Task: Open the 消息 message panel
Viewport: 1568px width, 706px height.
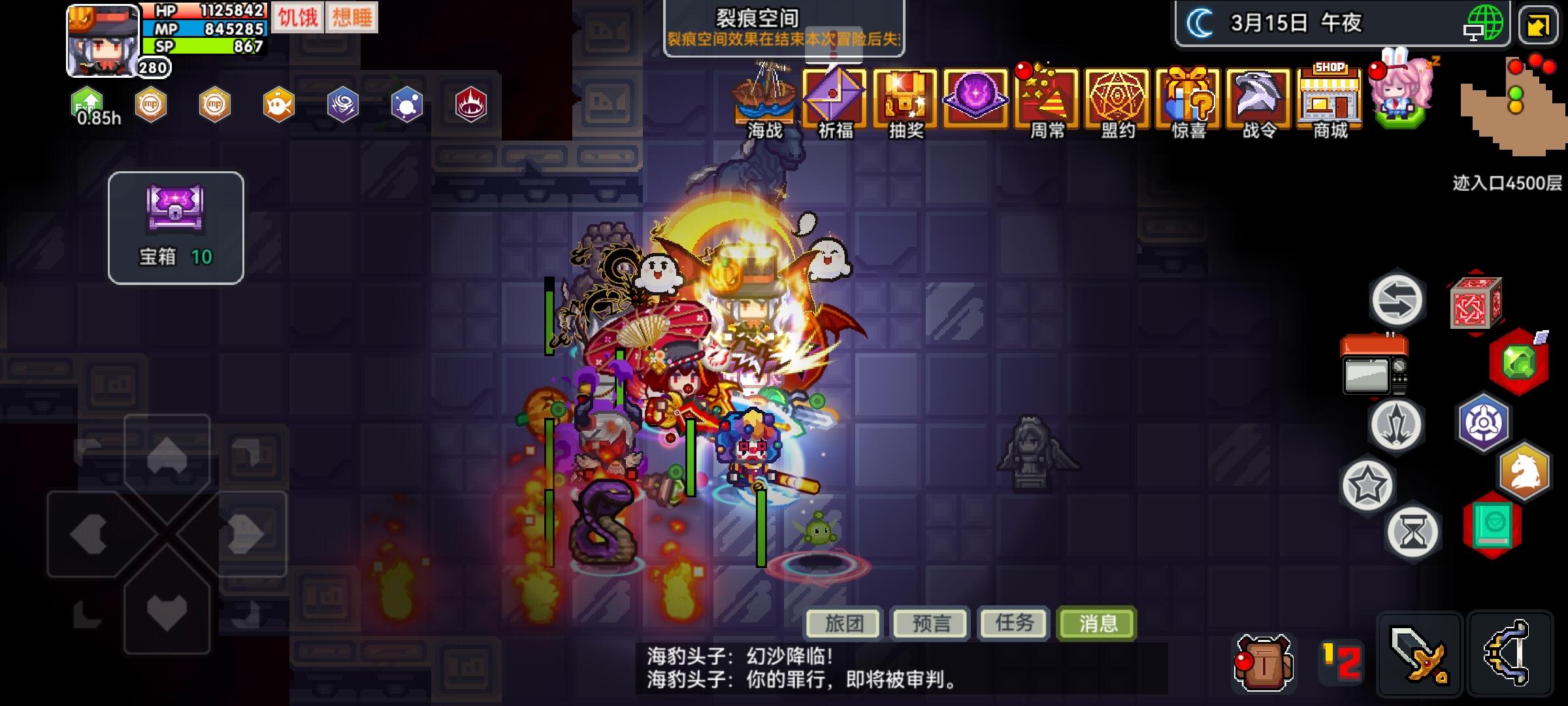Action: click(1097, 624)
